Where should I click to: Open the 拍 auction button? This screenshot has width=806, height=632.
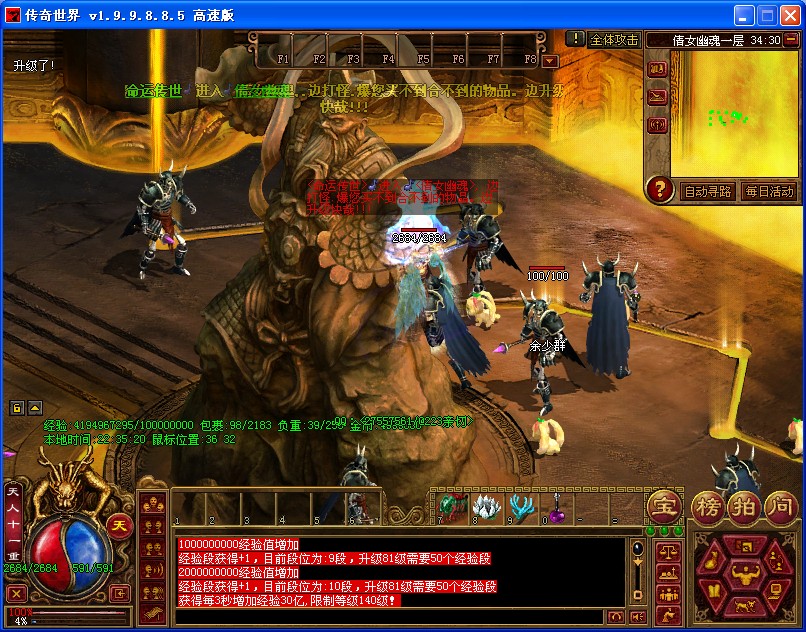(743, 506)
